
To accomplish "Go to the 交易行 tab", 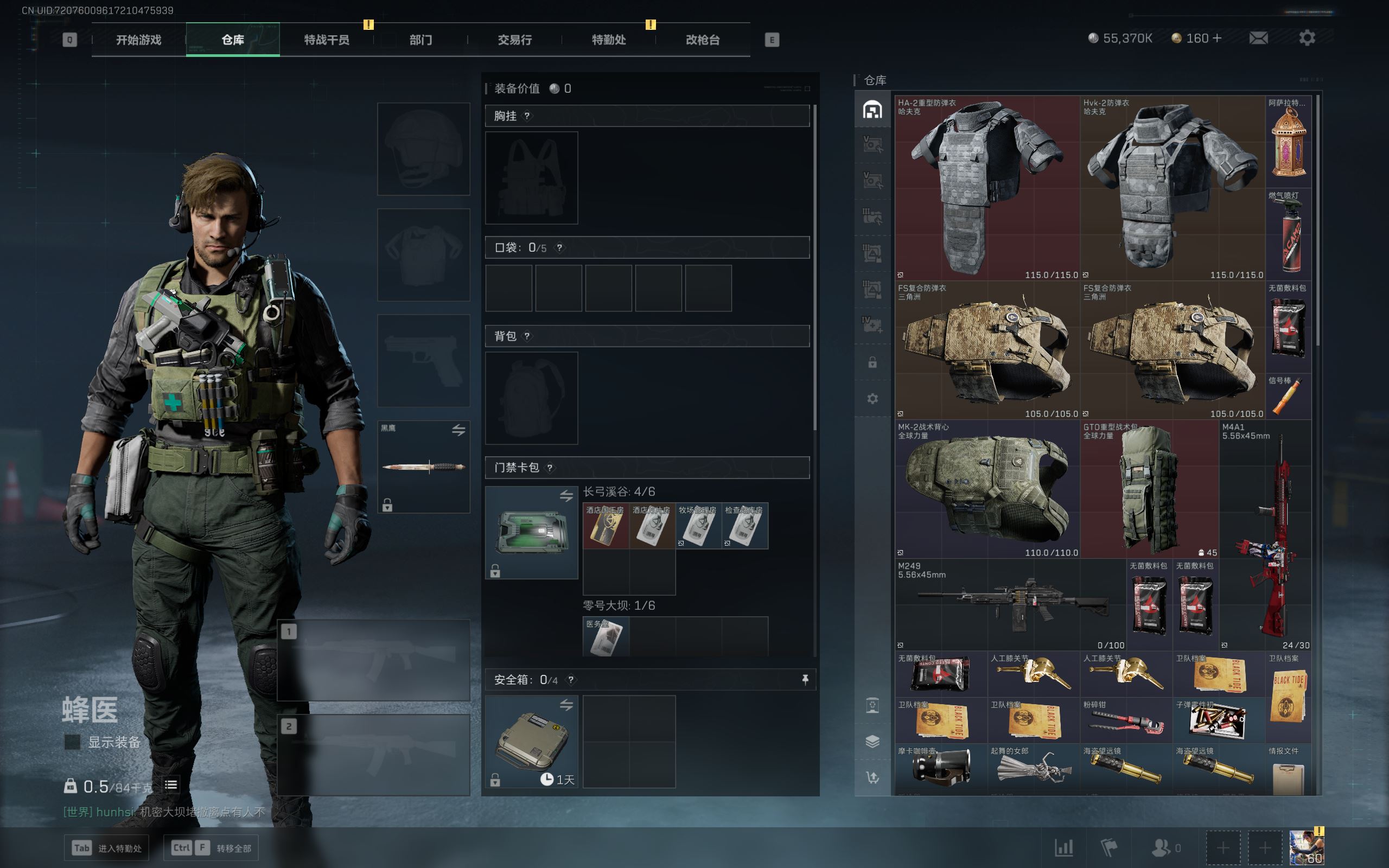I will point(514,40).
